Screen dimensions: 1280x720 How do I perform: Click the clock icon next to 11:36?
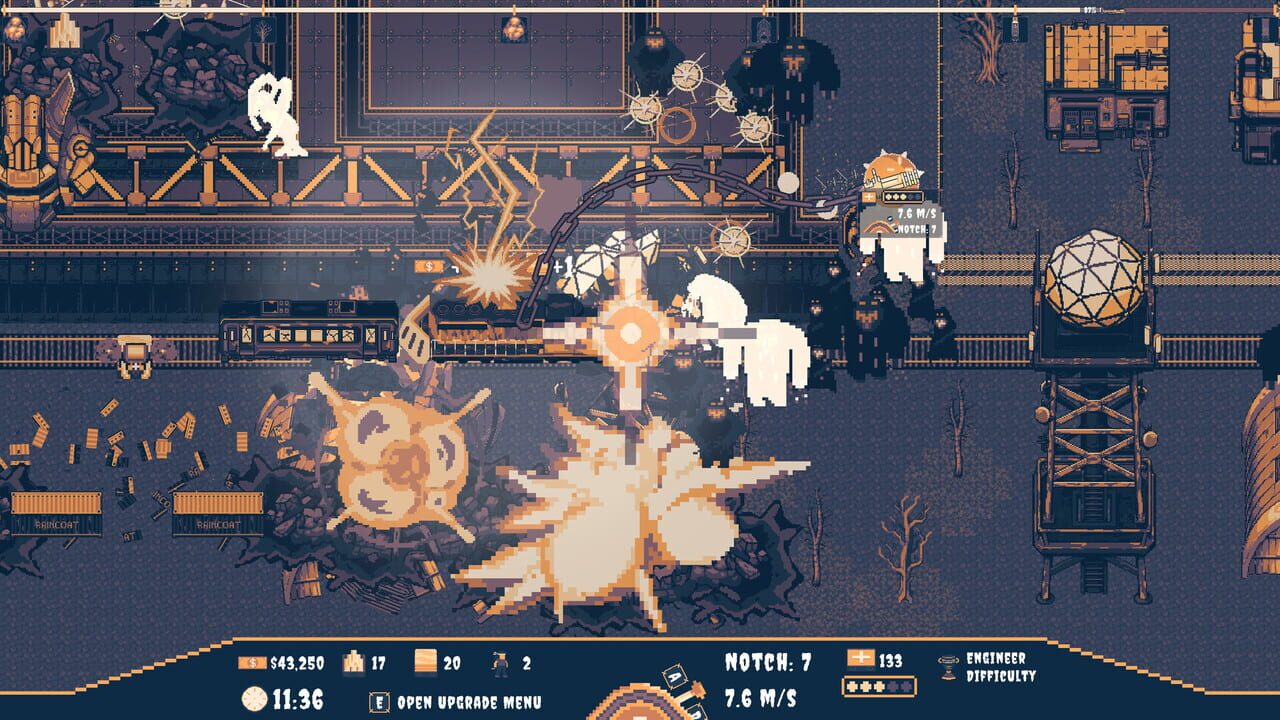(255, 697)
